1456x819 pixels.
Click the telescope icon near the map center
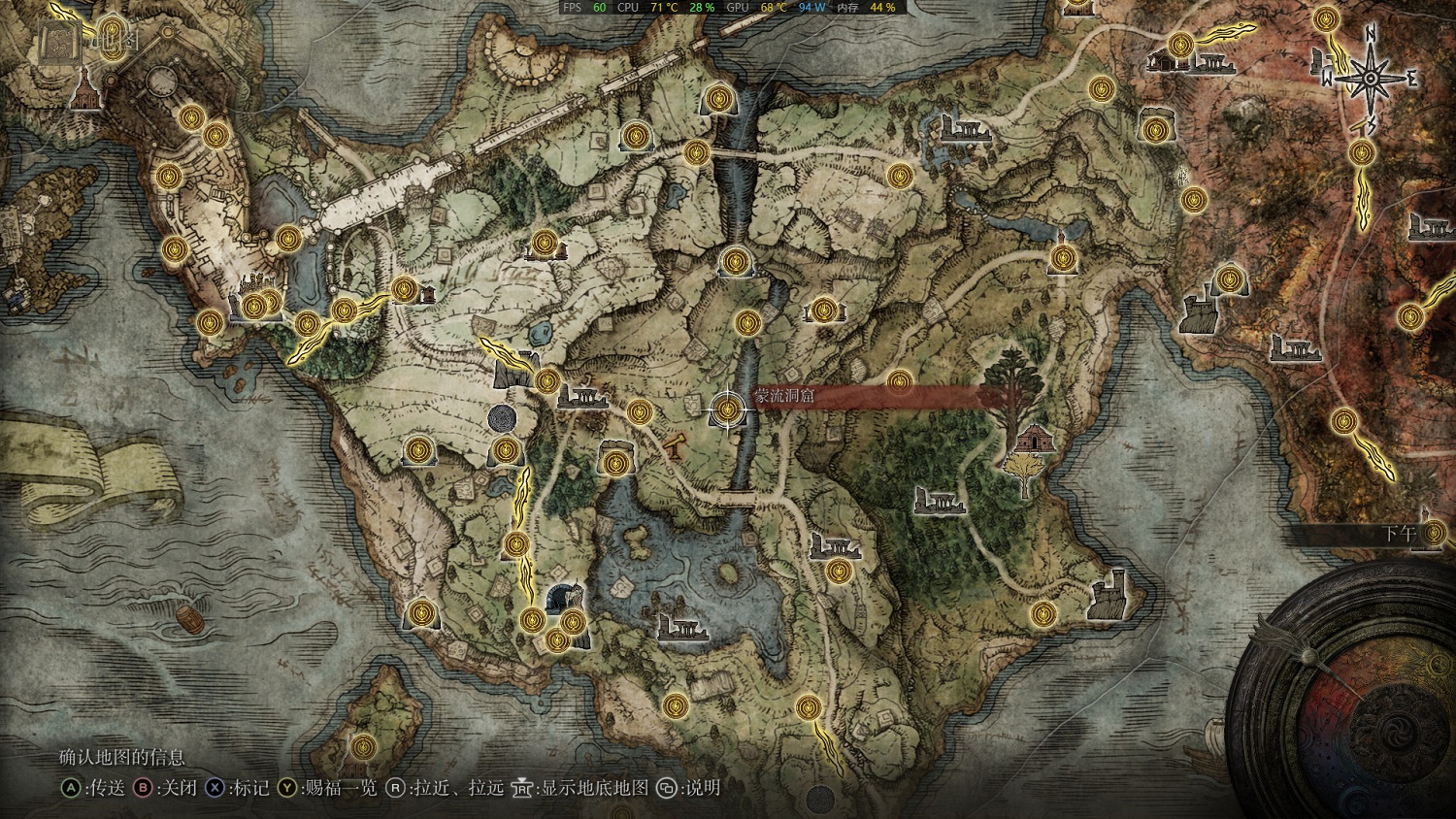pyautogui.click(x=675, y=448)
